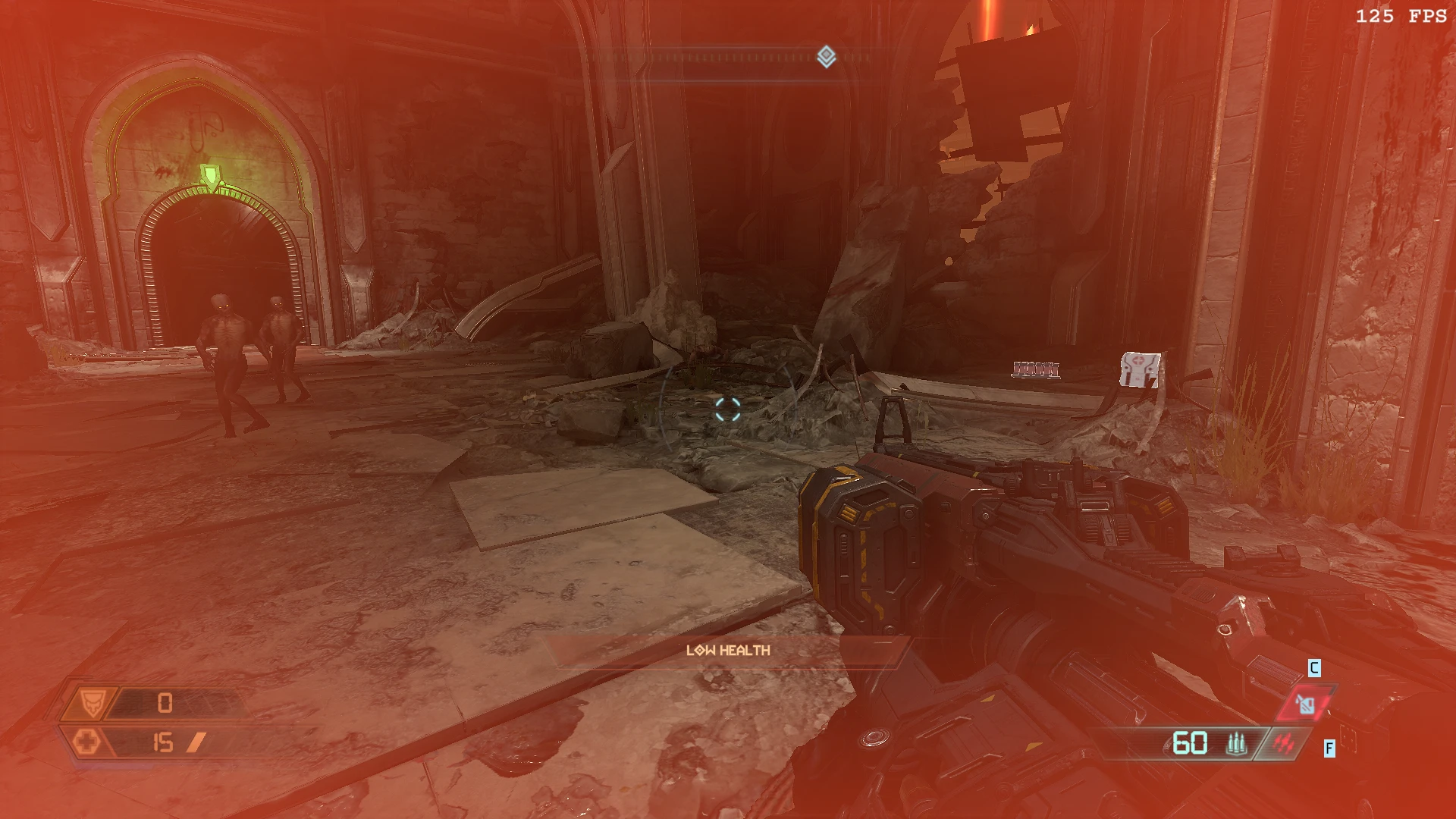Click the diamond objective marker on compass
Screen dimensions: 1456x819
[x=827, y=54]
